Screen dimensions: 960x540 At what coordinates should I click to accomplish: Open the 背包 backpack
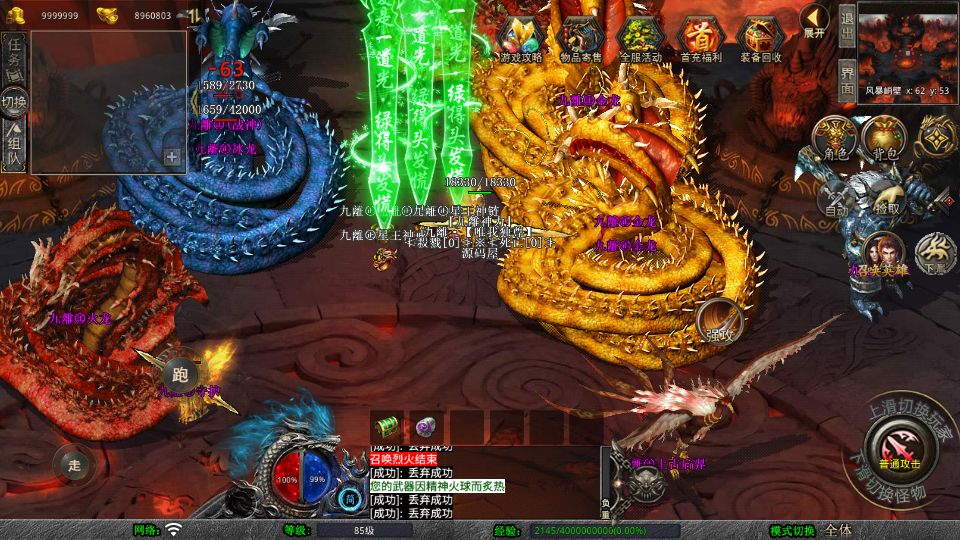[x=884, y=139]
